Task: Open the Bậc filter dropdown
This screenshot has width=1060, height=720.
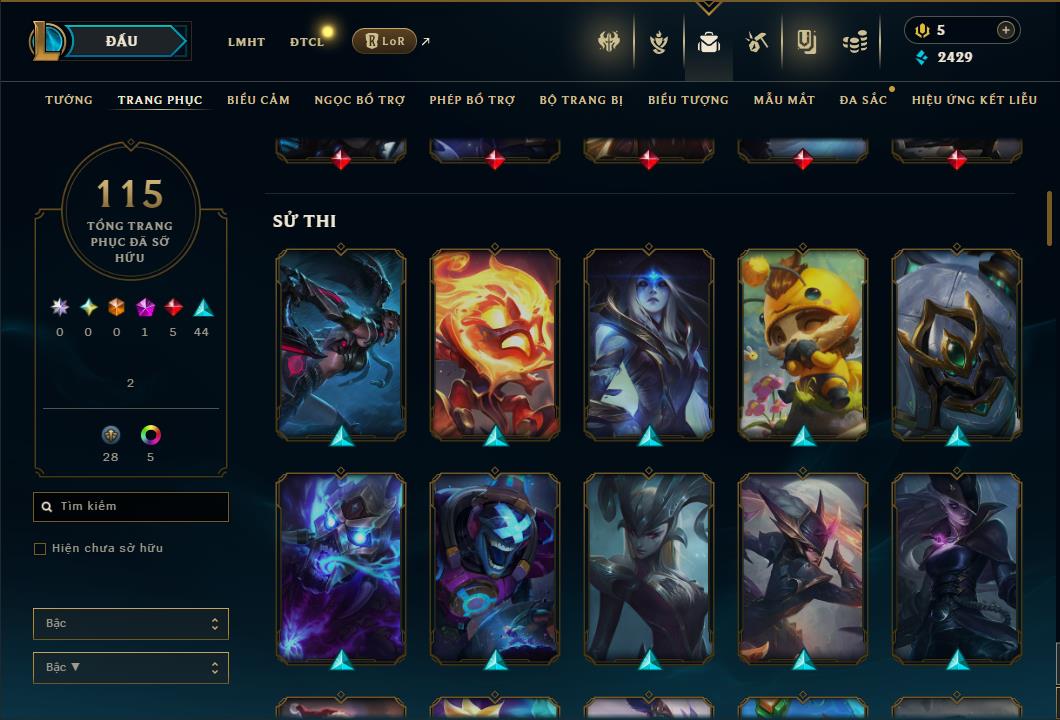Action: tap(131, 624)
